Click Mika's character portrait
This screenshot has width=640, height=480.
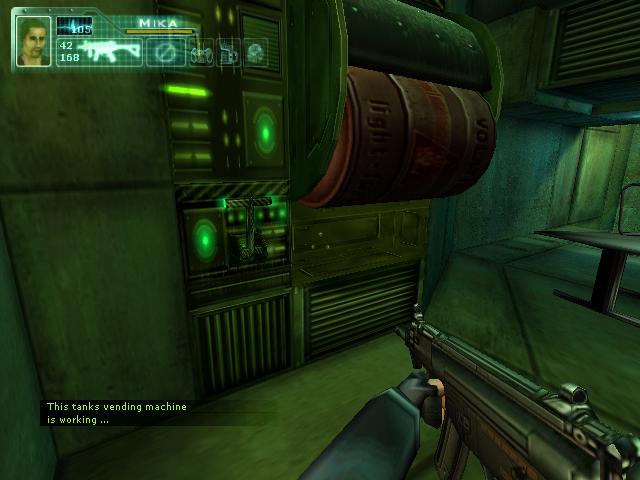[x=33, y=41]
